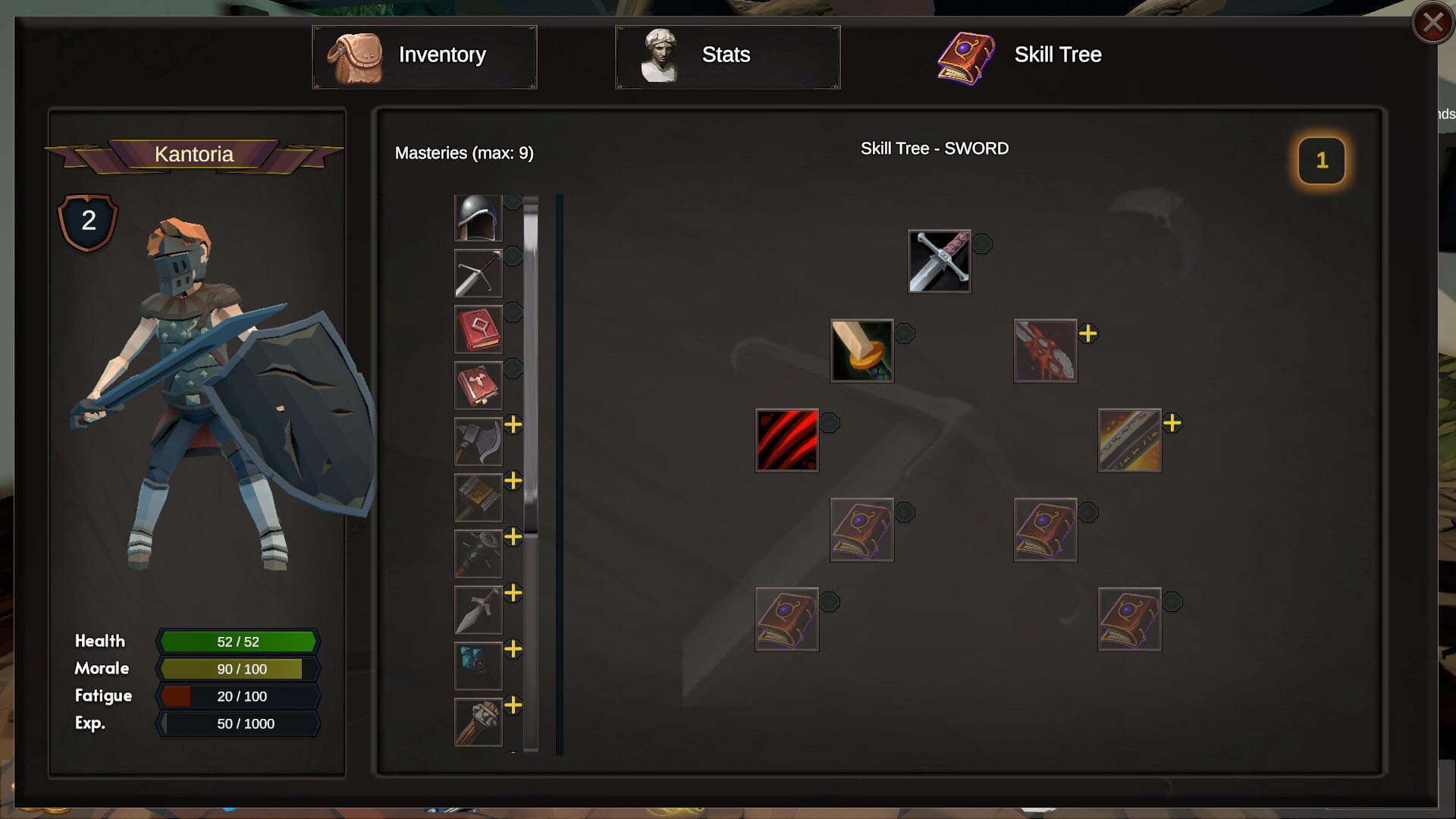Click the dice mastery icon
Image resolution: width=1456 pixels, height=819 pixels.
(477, 666)
